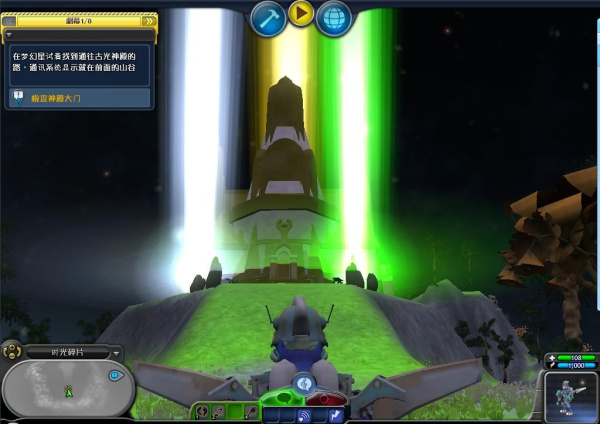
Task: Select the 检查神殿大门 objective
Action: point(78,98)
